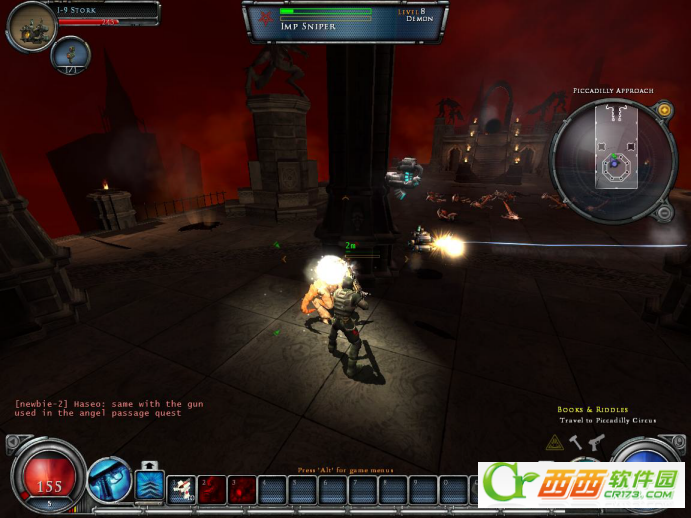Screen dimensions: 691x518
Task: Click the blue chevron rank-up icon
Action: (x=150, y=487)
